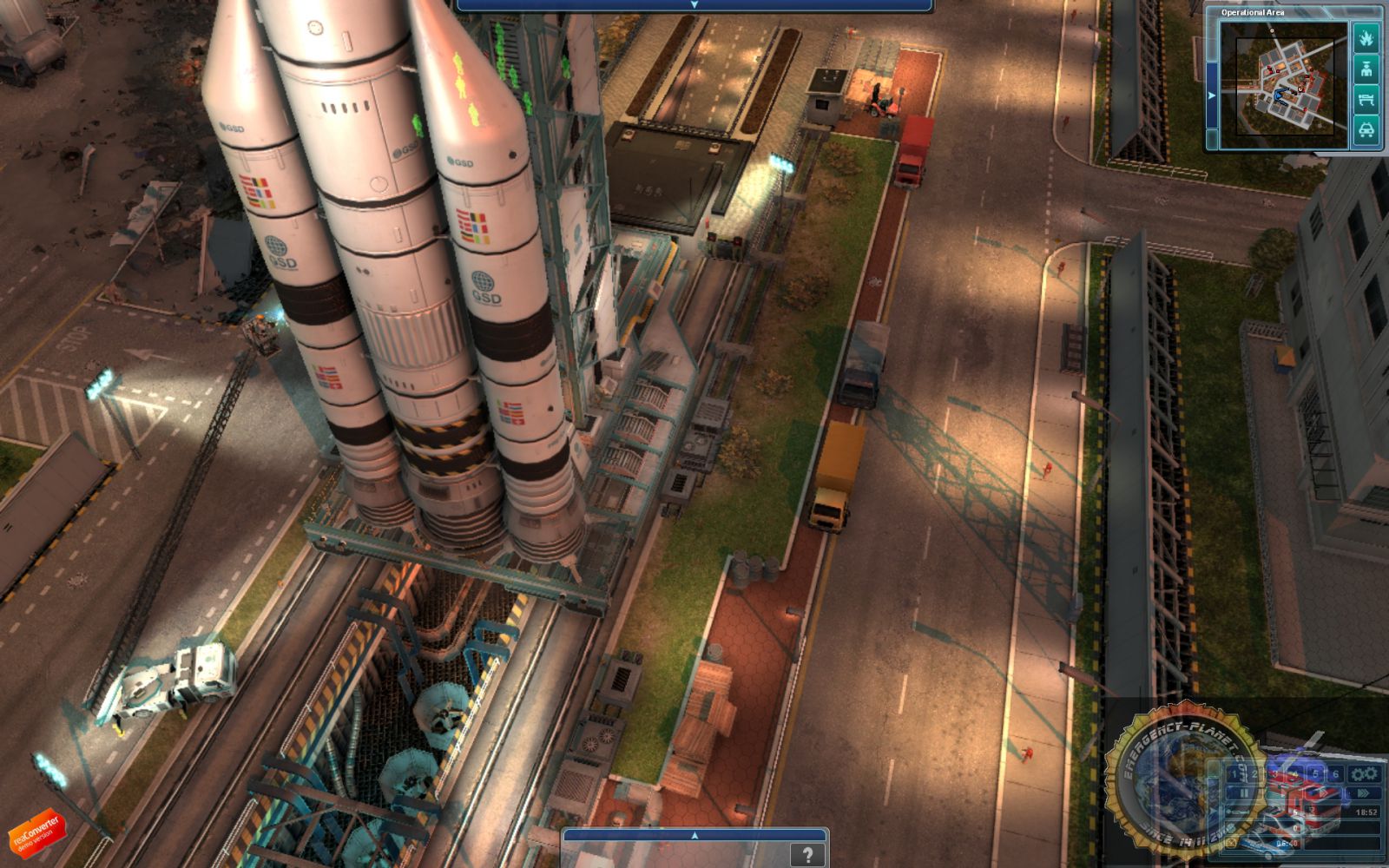Select the vehicle category car icon

point(1366,130)
